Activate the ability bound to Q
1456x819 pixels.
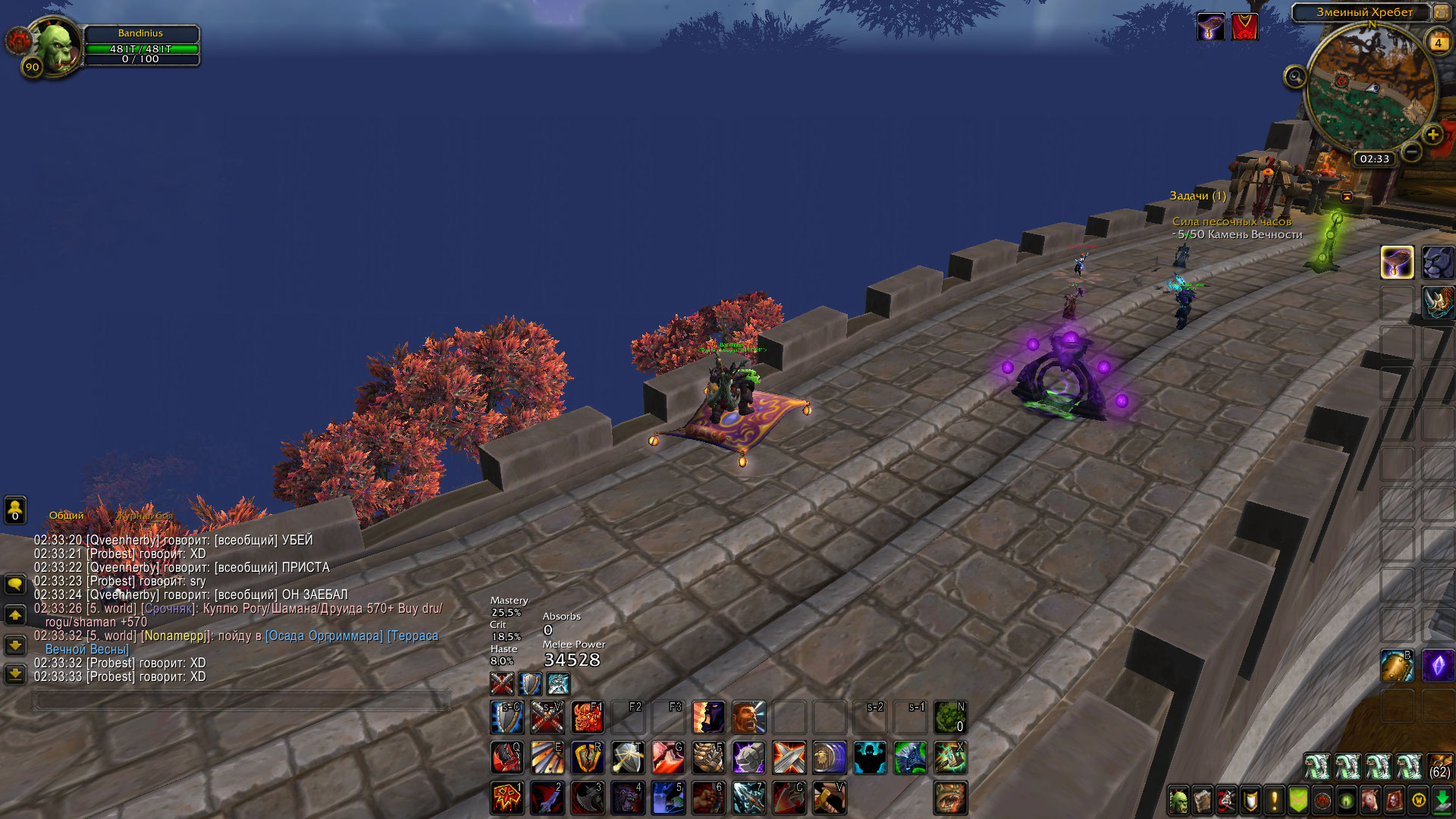[507, 757]
